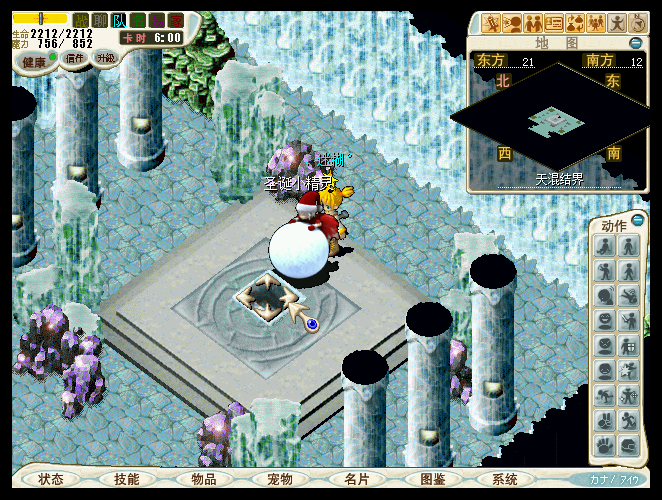Open the 图鉴 (Album) menu

pos(432,479)
